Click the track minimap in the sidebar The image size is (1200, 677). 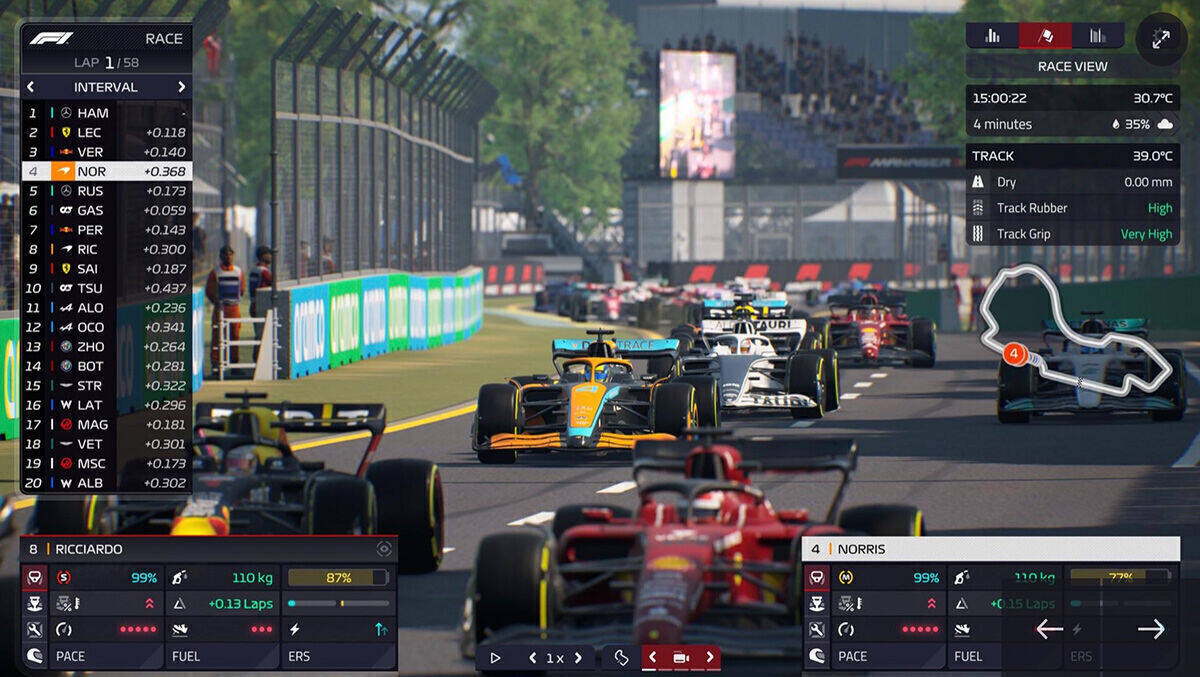point(1077,338)
